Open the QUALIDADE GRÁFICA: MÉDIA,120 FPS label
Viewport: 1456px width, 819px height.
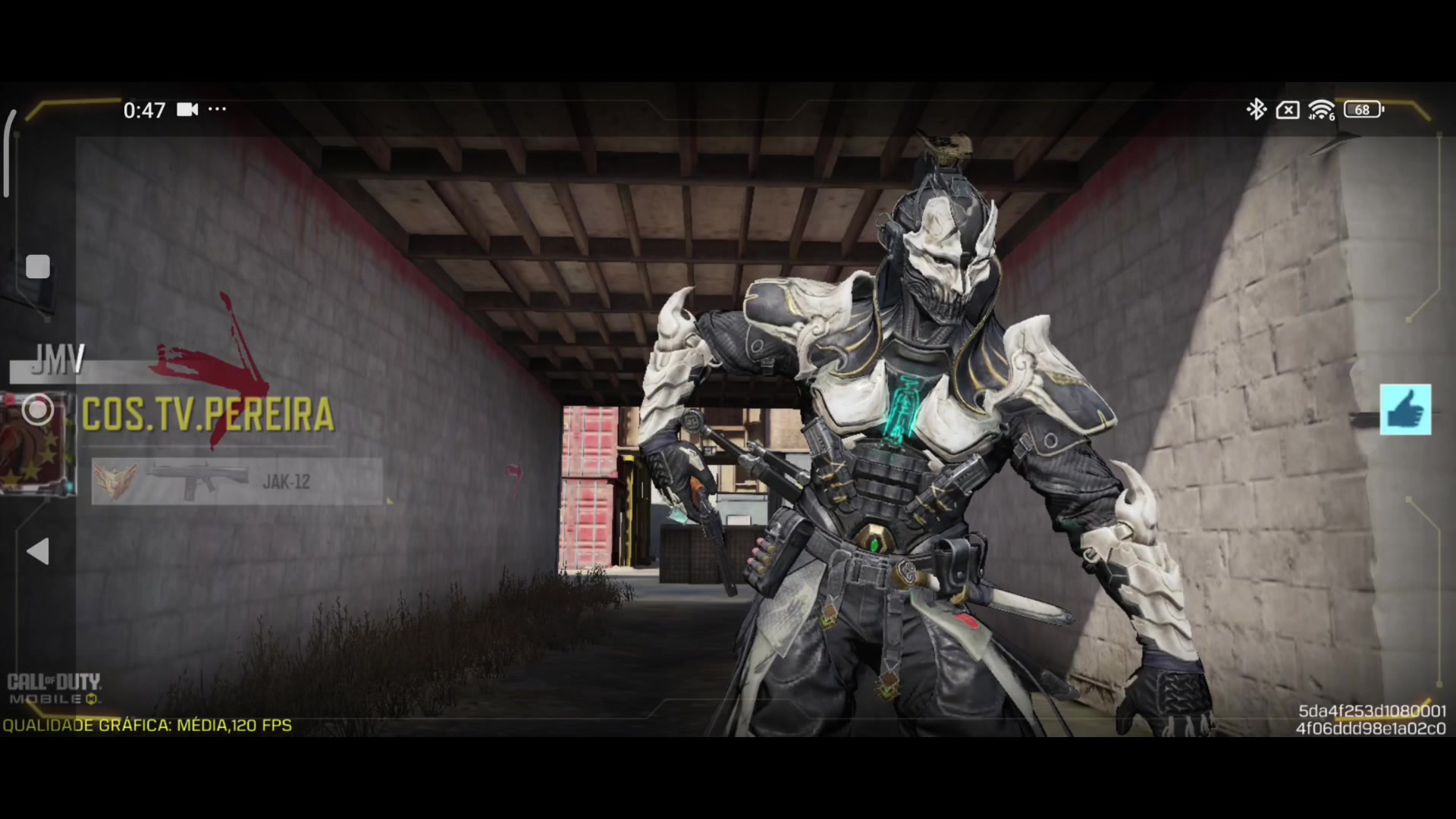[146, 726]
